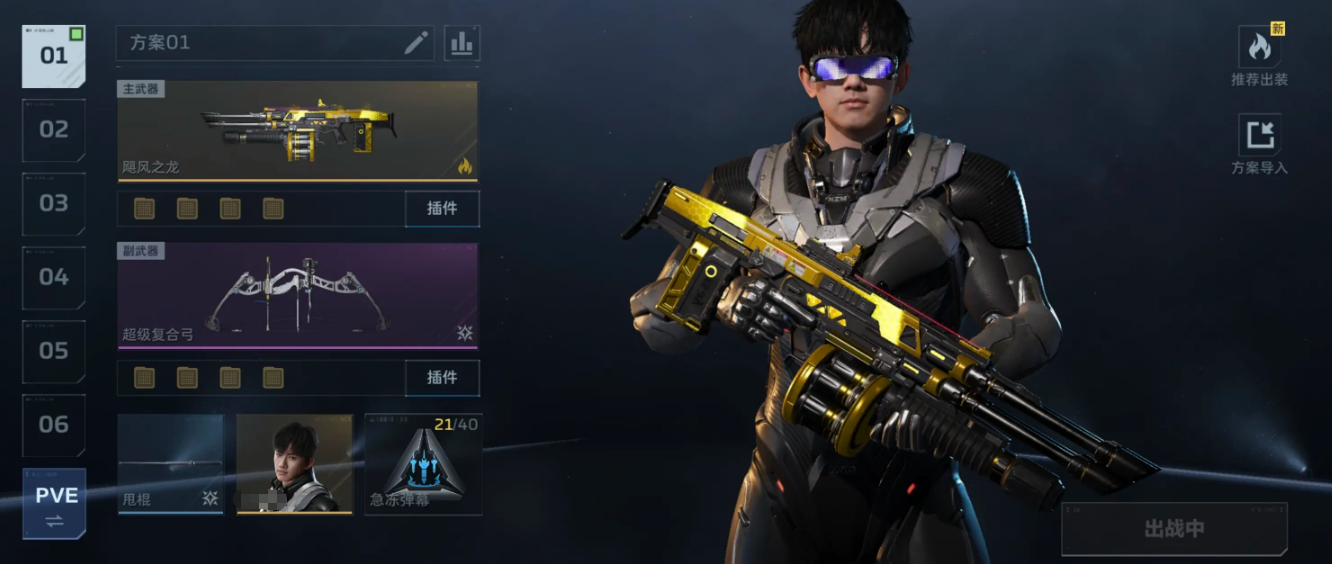This screenshot has width=1332, height=564.
Task: Select the 飓风之龙 primary weapon slot
Action: (297, 131)
